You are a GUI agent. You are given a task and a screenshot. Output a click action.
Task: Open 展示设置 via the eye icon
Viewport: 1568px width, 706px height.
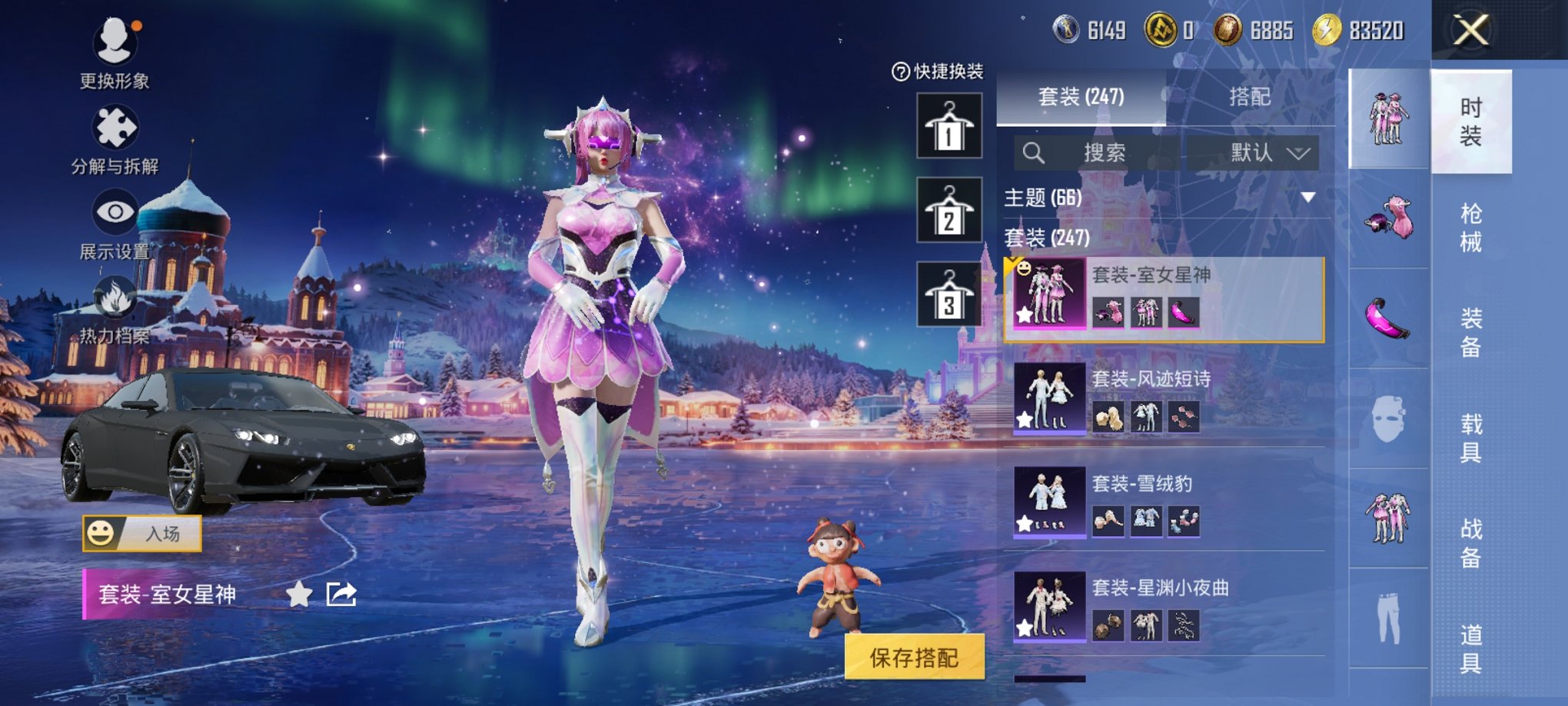(x=114, y=209)
